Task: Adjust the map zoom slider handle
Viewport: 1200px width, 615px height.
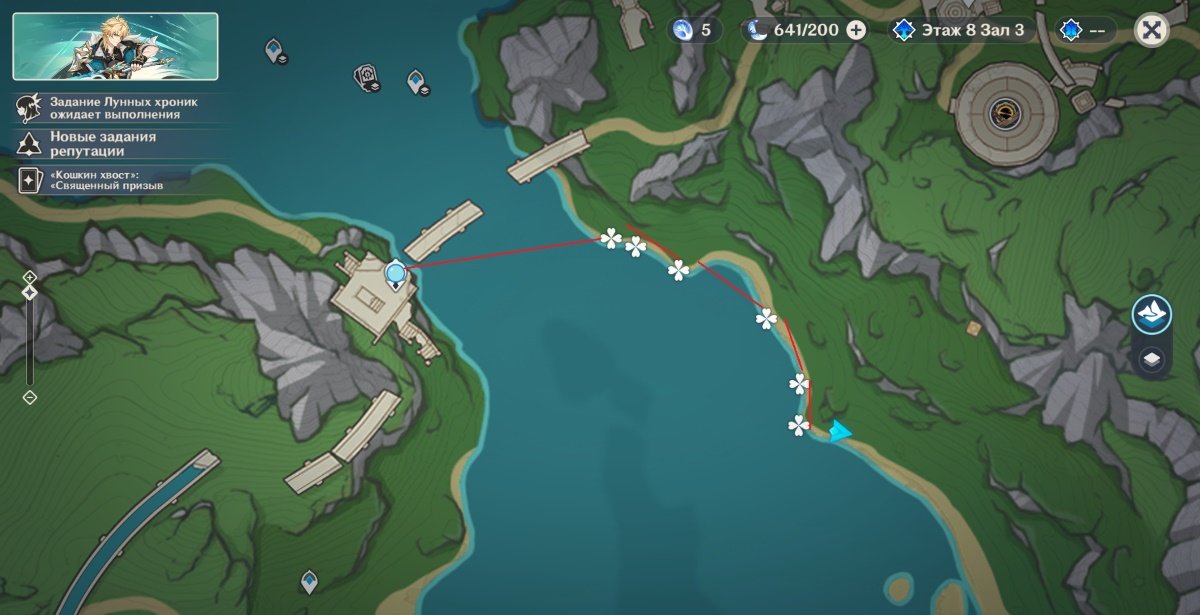Action: pos(30,292)
